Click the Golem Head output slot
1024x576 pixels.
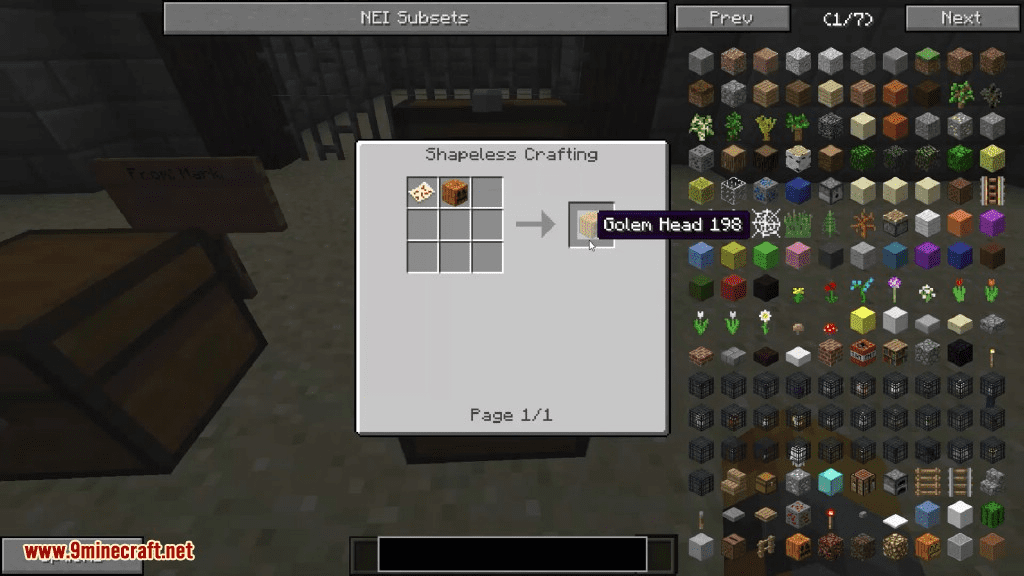tap(586, 224)
